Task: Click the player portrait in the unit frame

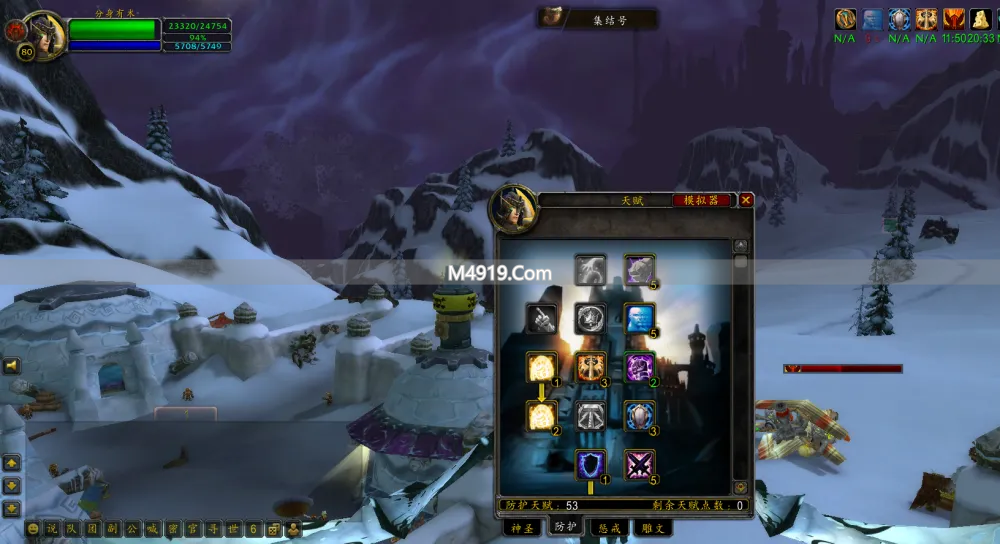Action: [x=42, y=34]
